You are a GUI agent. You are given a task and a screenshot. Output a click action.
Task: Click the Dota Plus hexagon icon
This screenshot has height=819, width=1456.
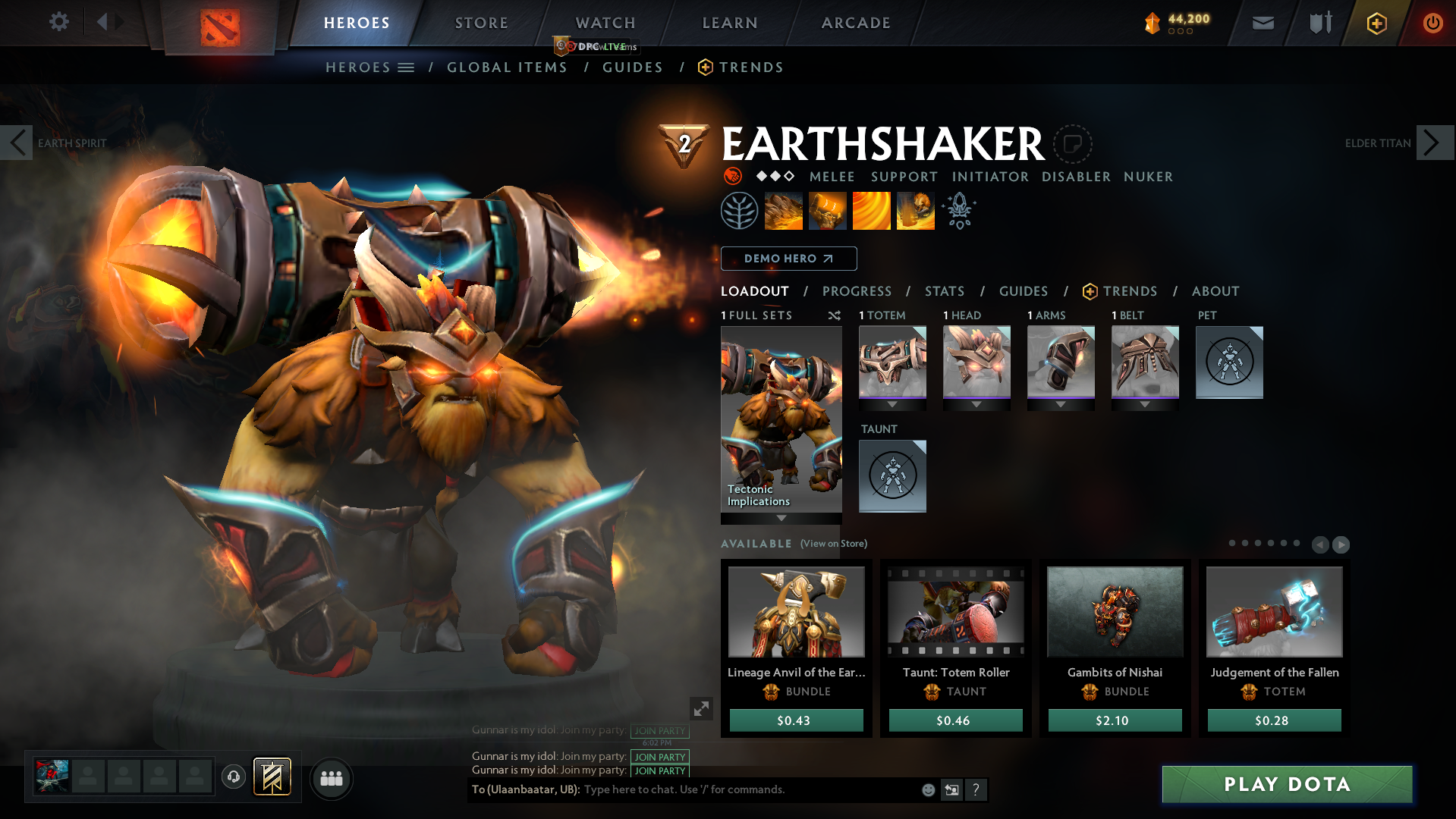click(1376, 23)
